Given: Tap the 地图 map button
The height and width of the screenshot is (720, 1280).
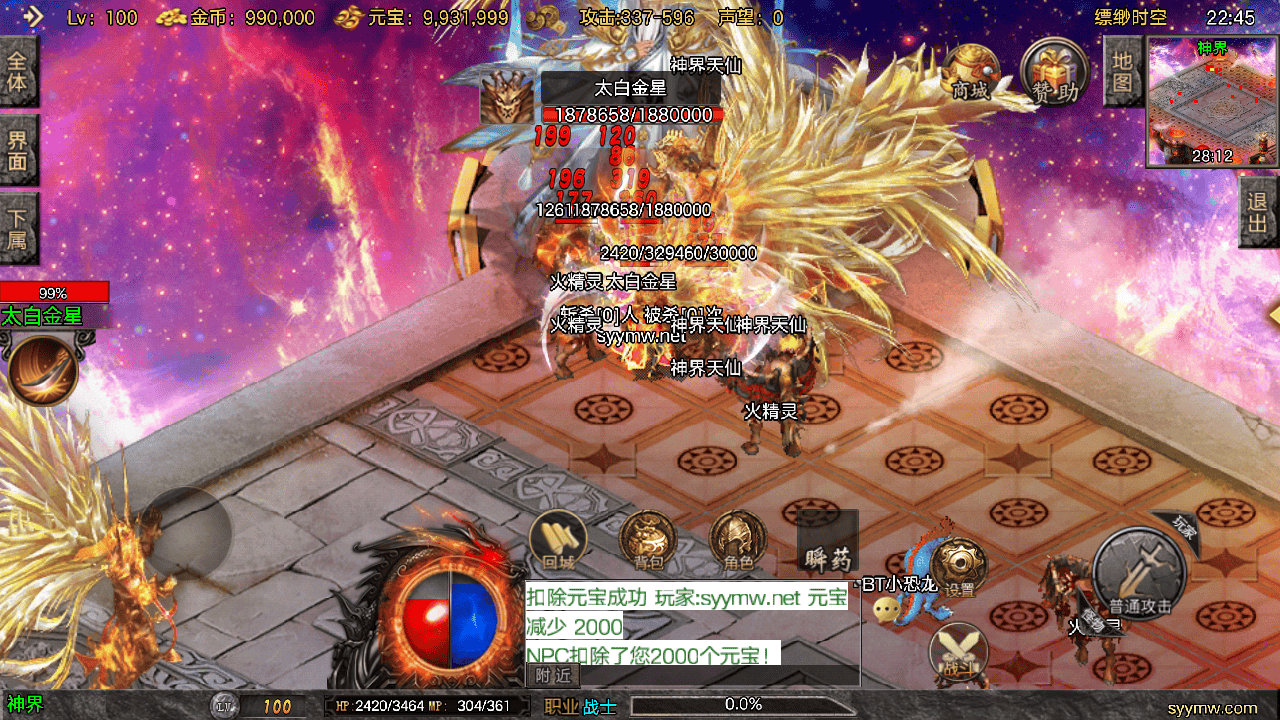Looking at the screenshot, I should point(1122,70).
